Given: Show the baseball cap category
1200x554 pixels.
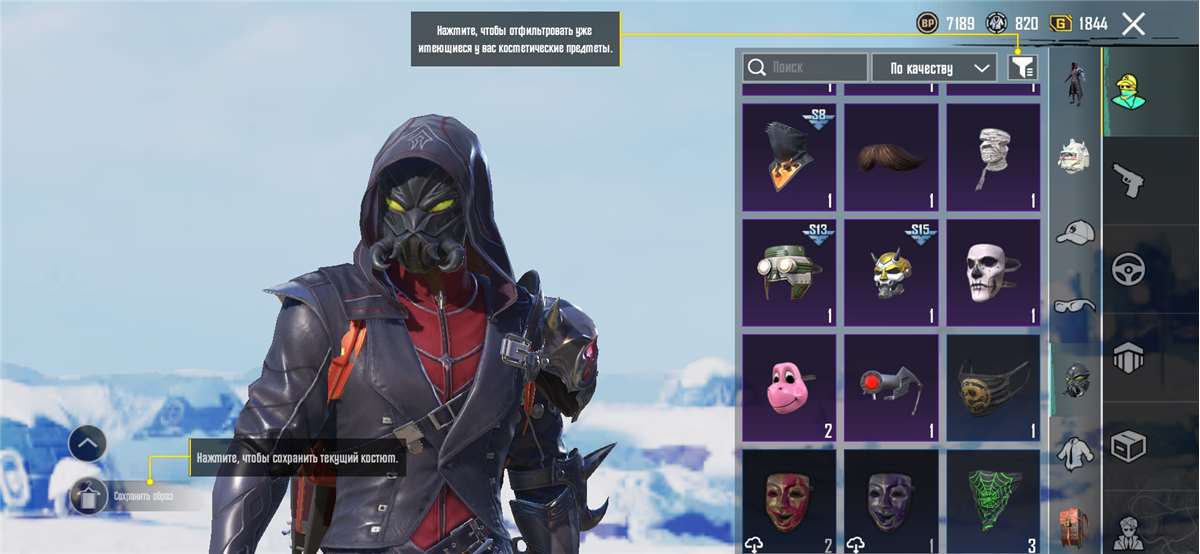Looking at the screenshot, I should 1075,232.
